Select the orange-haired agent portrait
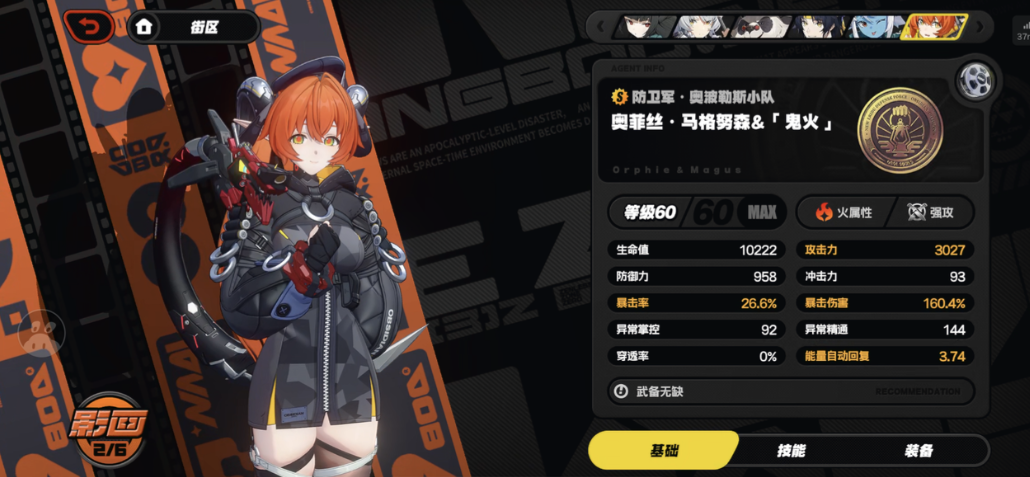Image resolution: width=1030 pixels, height=477 pixels. pyautogui.click(x=932, y=27)
